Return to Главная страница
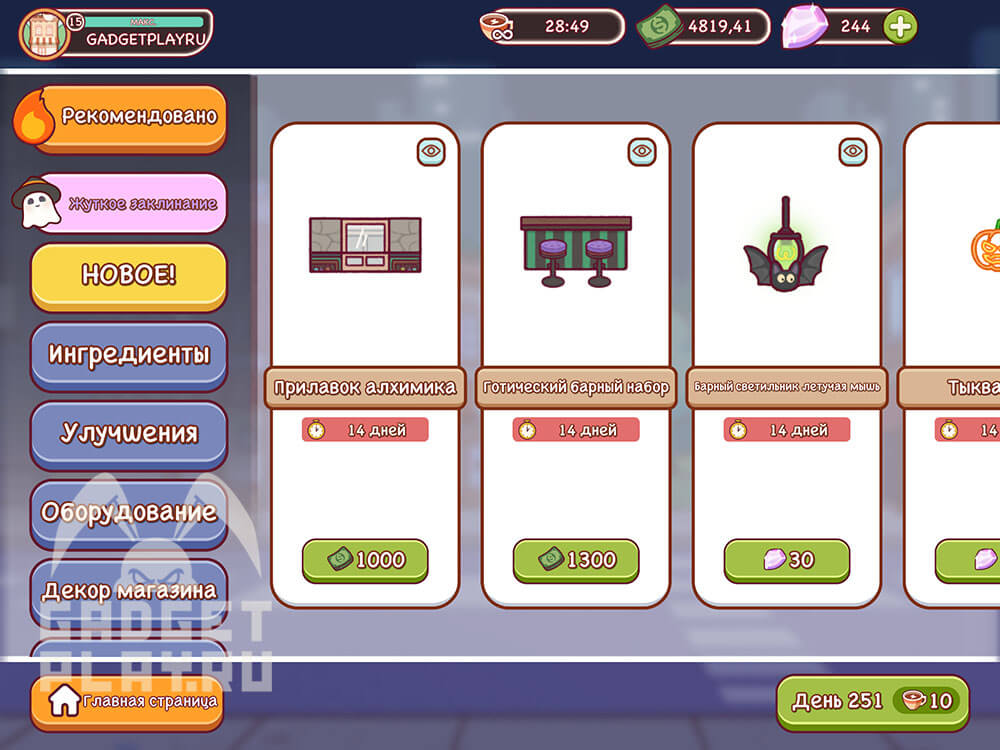The height and width of the screenshot is (750, 1000). (125, 701)
